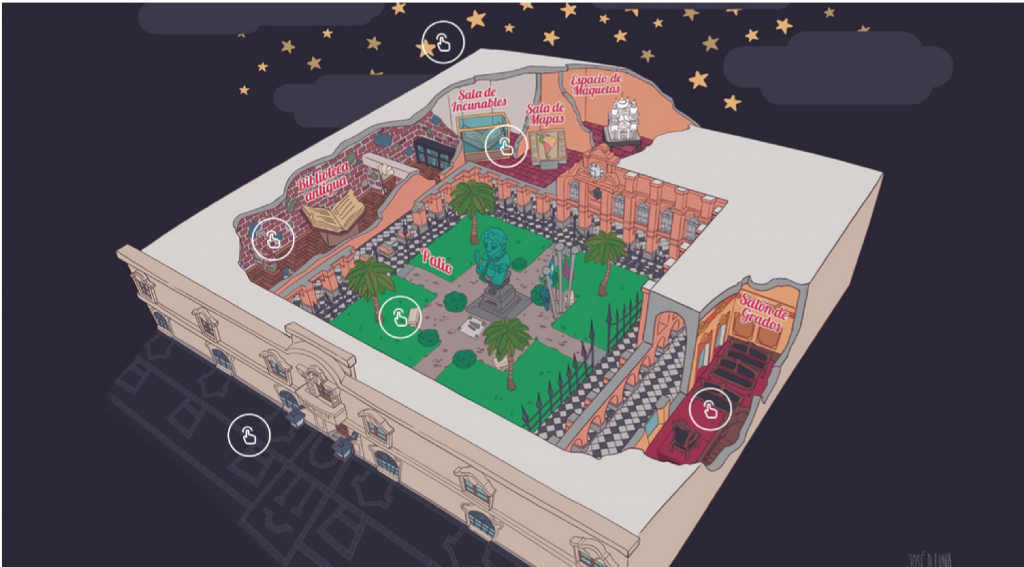The image size is (1024, 567).
Task: Choose the hotspot outside the building façade
Action: click(x=249, y=435)
